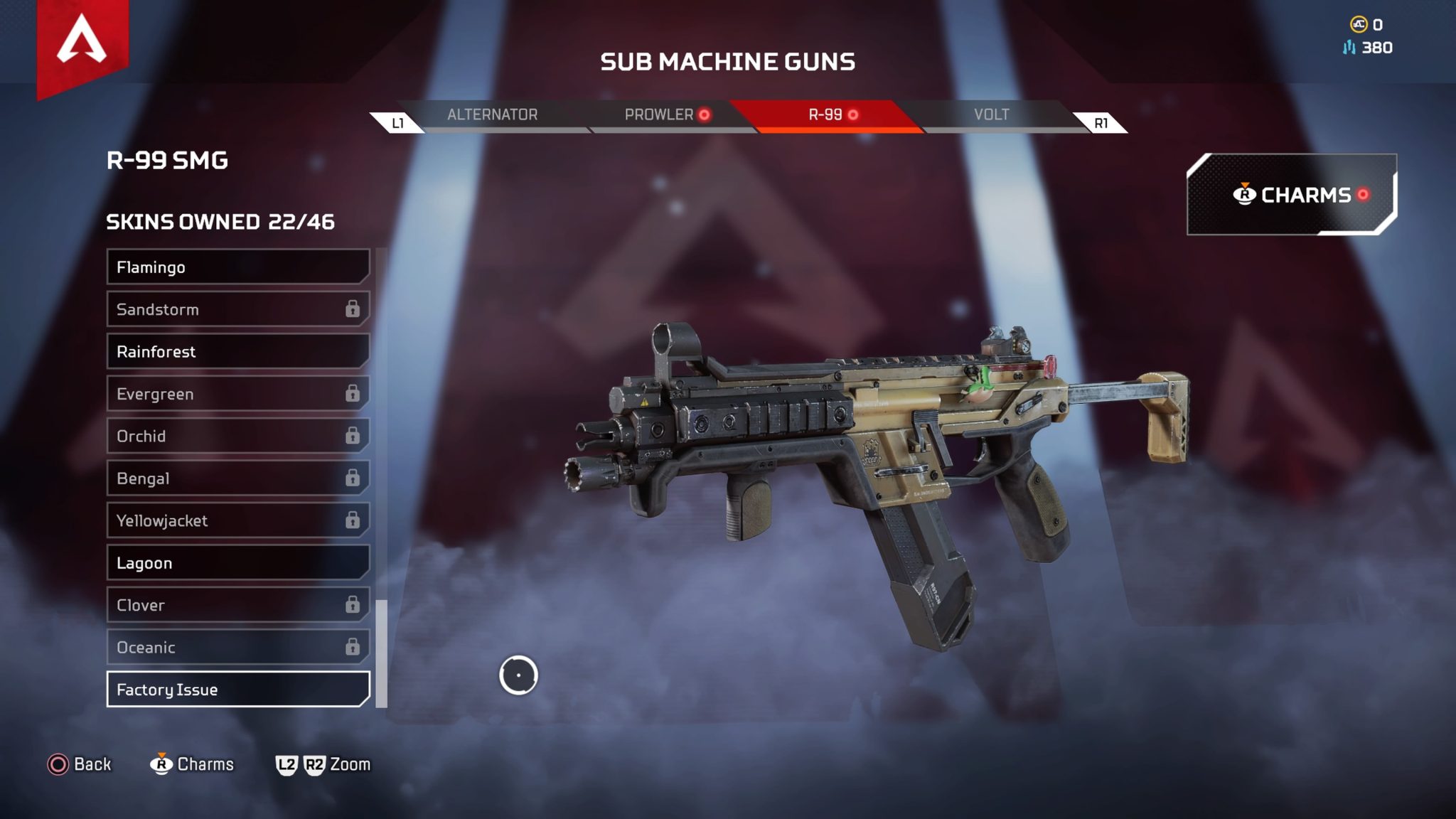Equip the Rainforest skin
The image size is (1456, 819).
pos(237,352)
